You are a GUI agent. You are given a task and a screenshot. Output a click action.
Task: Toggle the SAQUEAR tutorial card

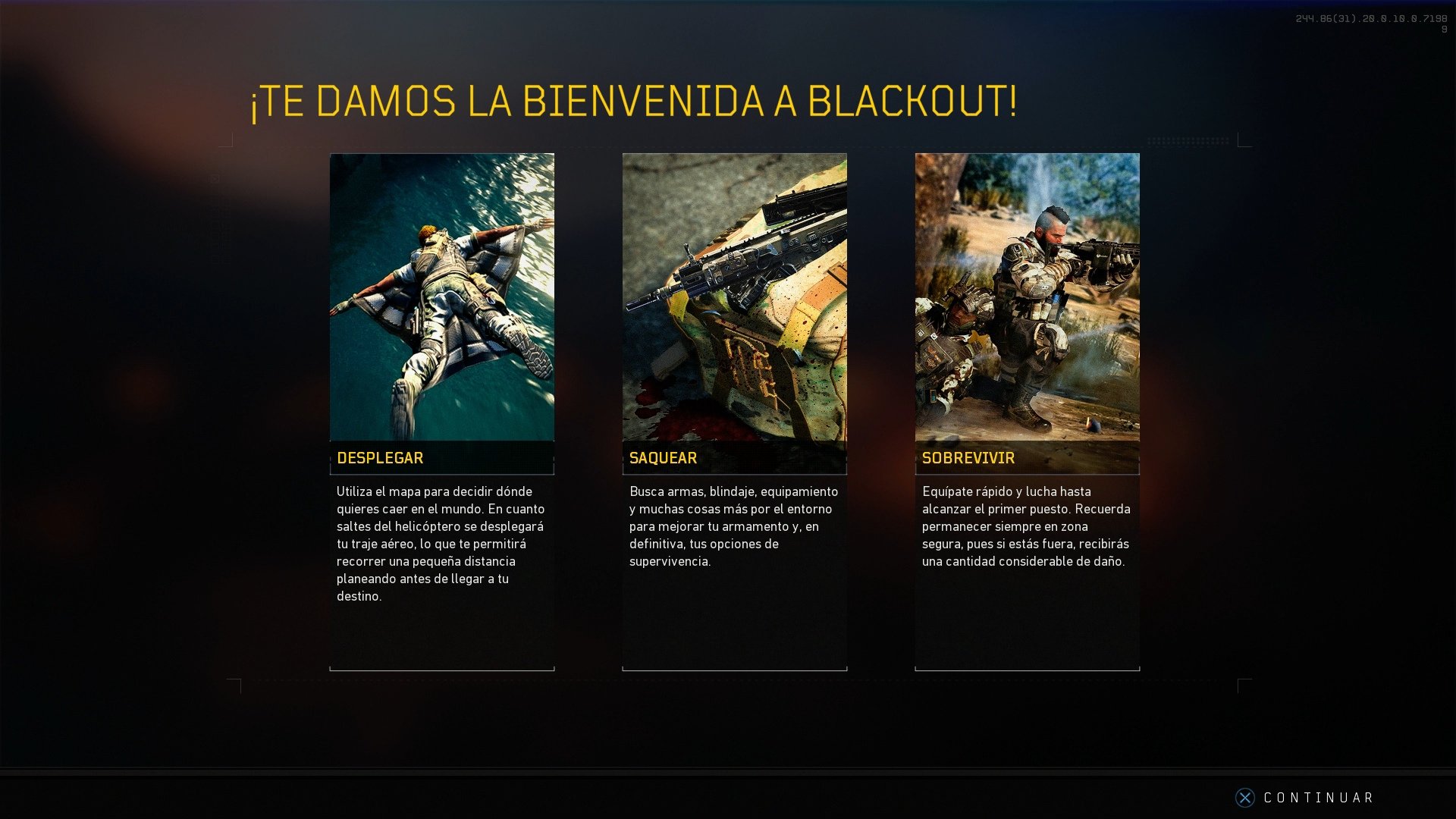(734, 413)
